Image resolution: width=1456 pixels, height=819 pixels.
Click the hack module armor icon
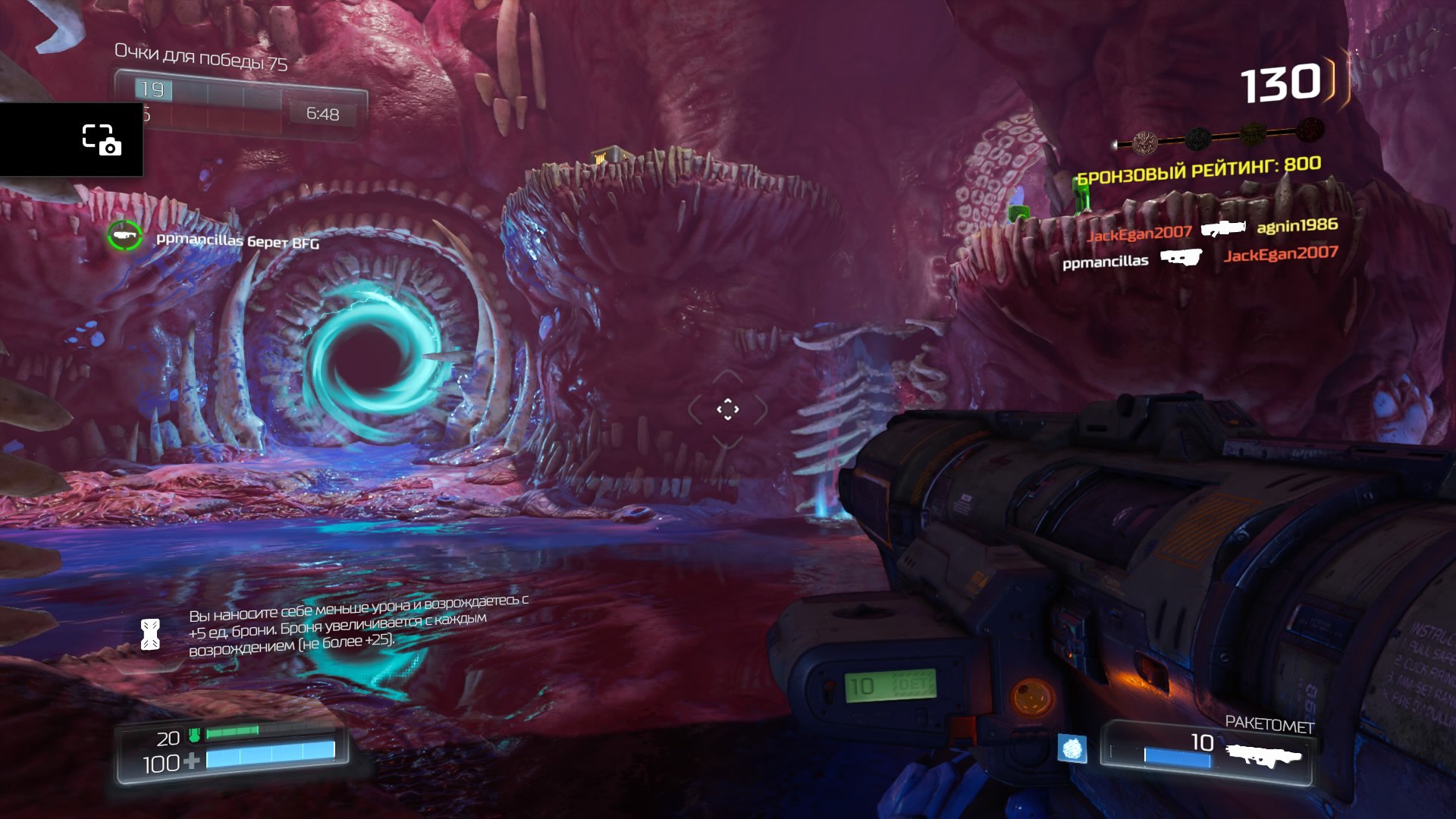pyautogui.click(x=150, y=635)
